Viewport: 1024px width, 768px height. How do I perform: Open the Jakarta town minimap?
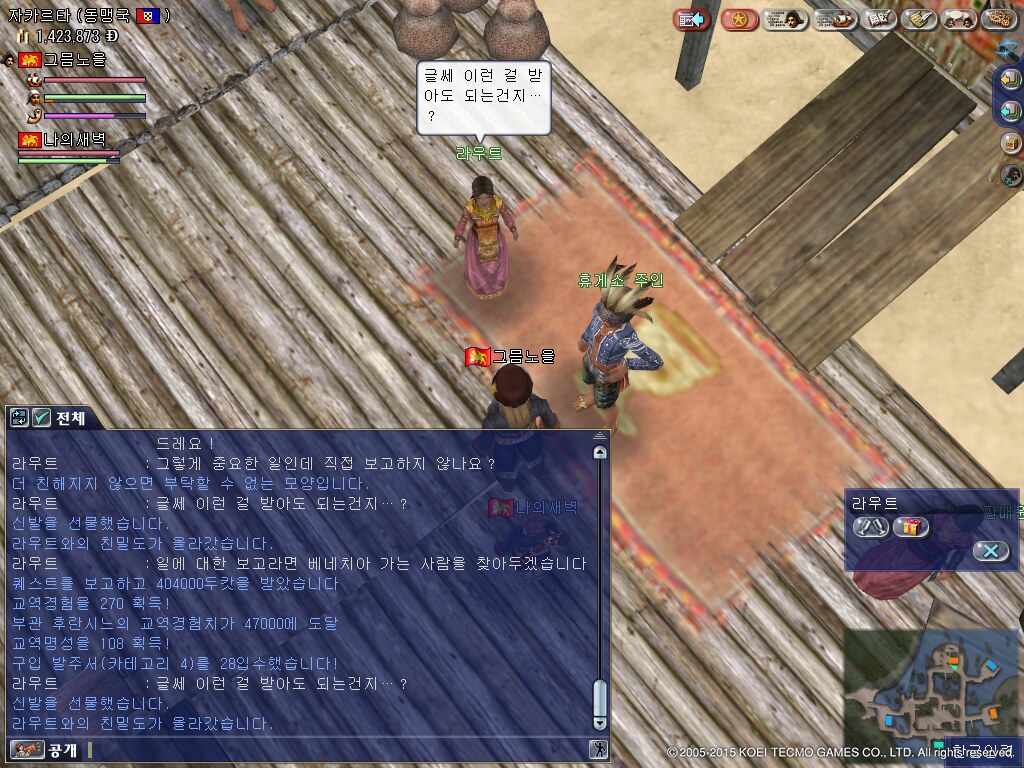[x=928, y=688]
